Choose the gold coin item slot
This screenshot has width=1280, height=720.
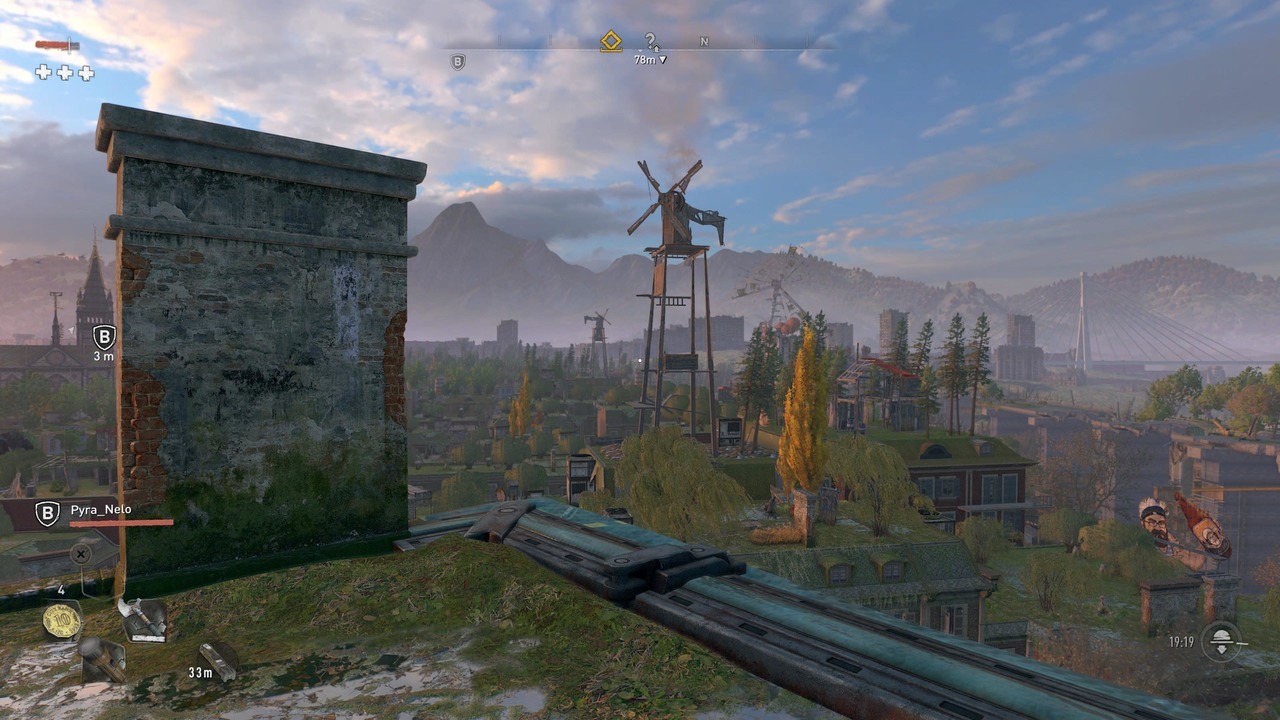[62, 621]
